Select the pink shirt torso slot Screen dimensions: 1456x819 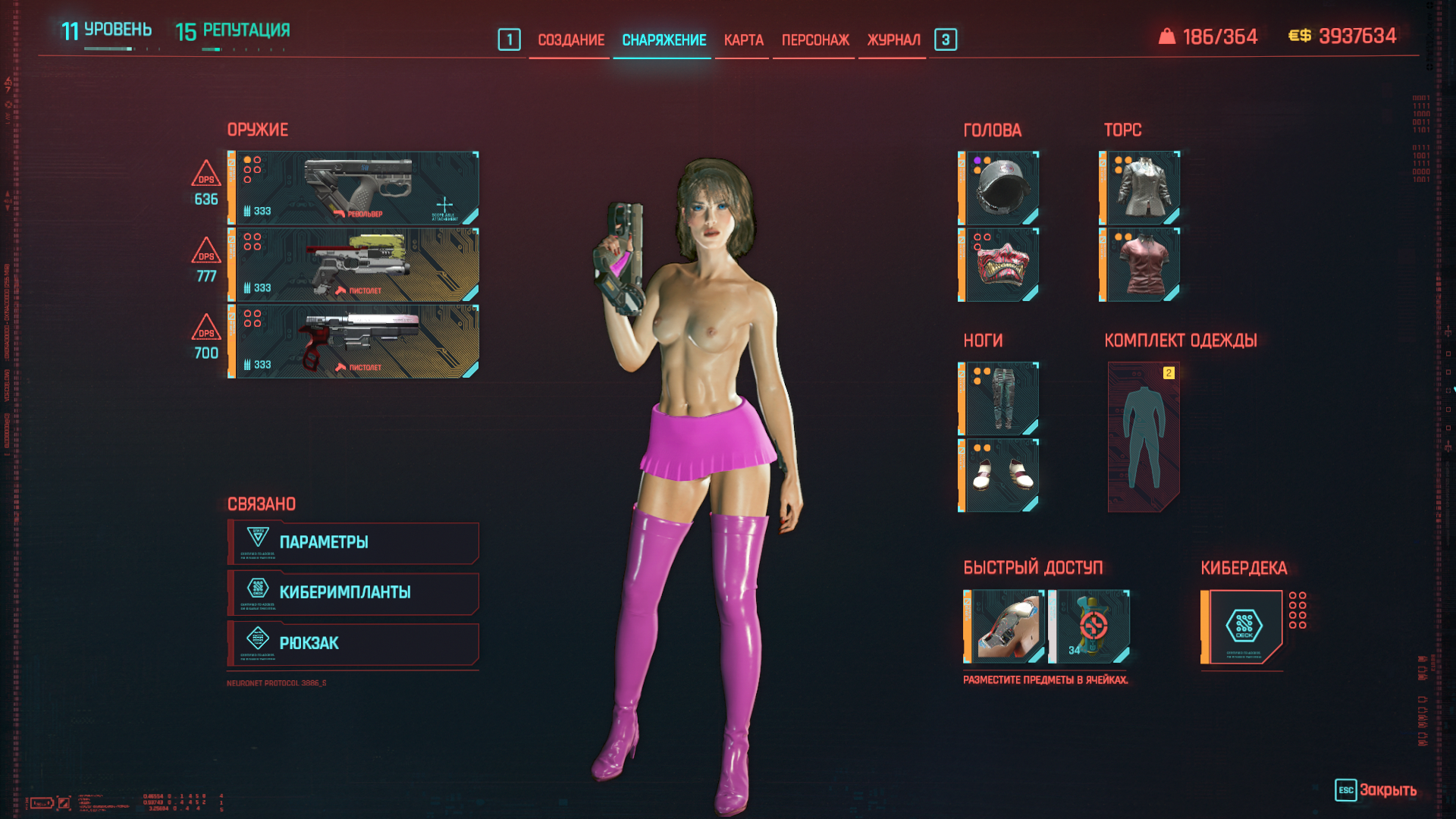pyautogui.click(x=1141, y=265)
